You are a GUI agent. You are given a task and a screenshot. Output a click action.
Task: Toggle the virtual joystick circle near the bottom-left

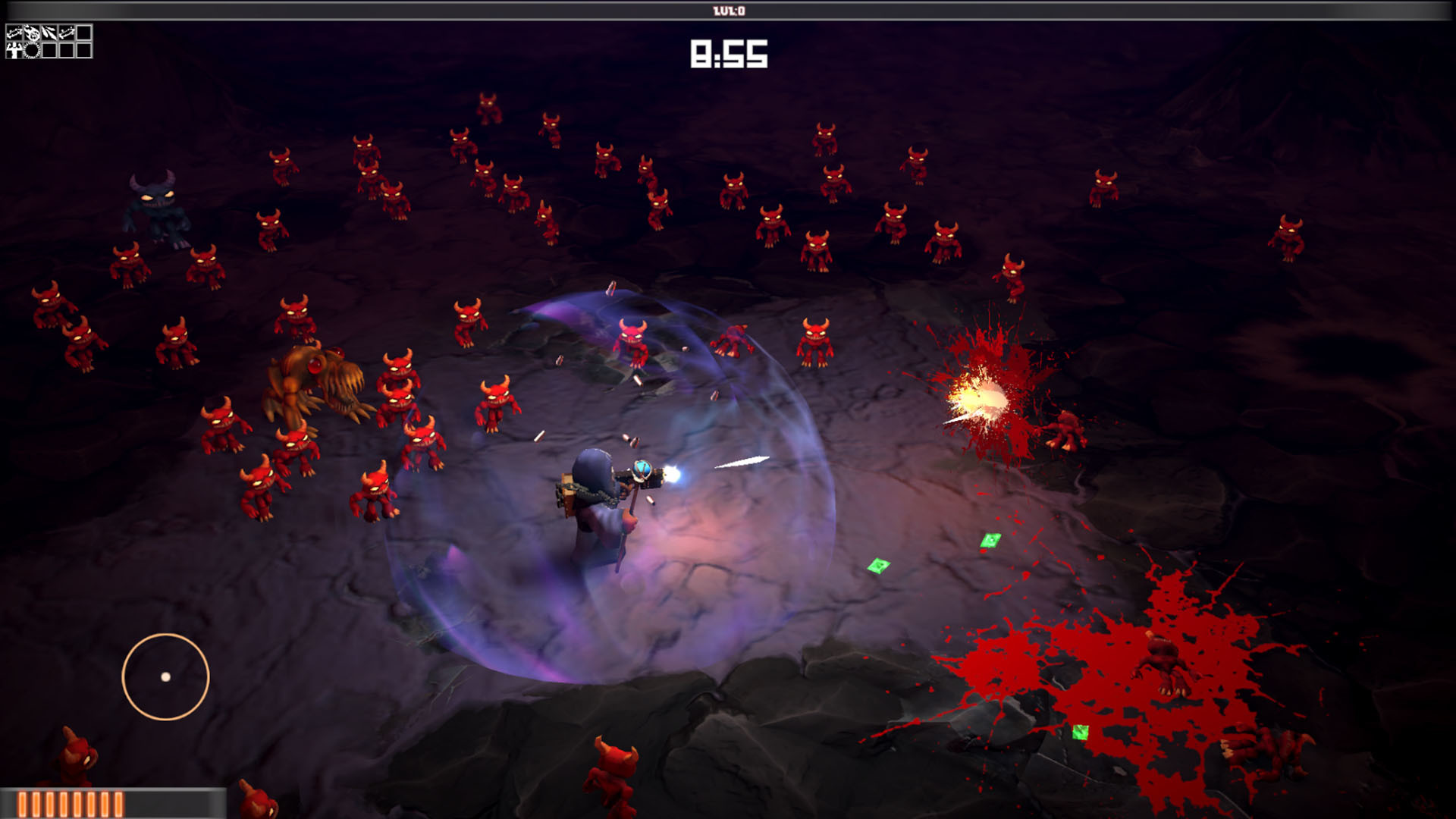point(165,676)
